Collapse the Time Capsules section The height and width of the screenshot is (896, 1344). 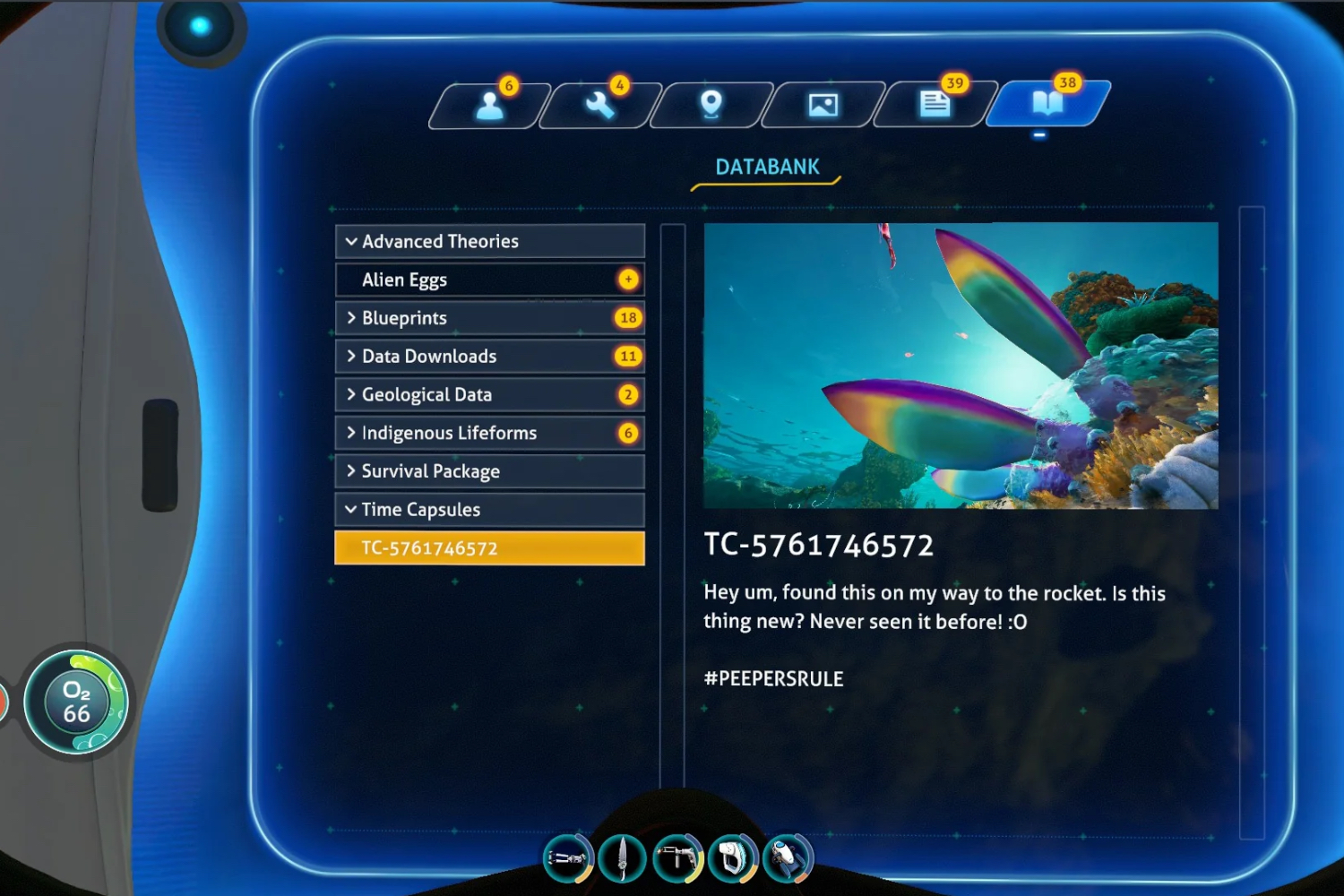[489, 509]
